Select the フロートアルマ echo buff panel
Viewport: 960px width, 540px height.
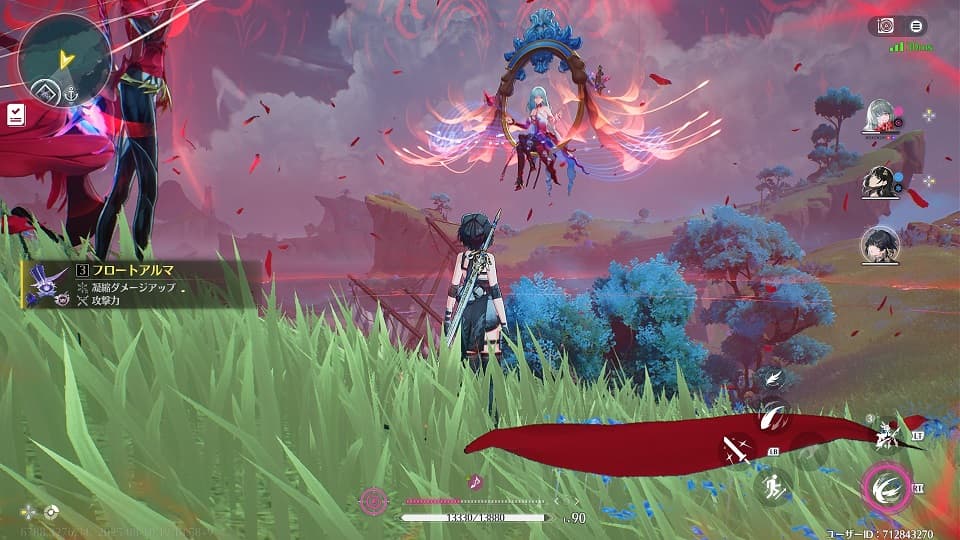coord(140,285)
